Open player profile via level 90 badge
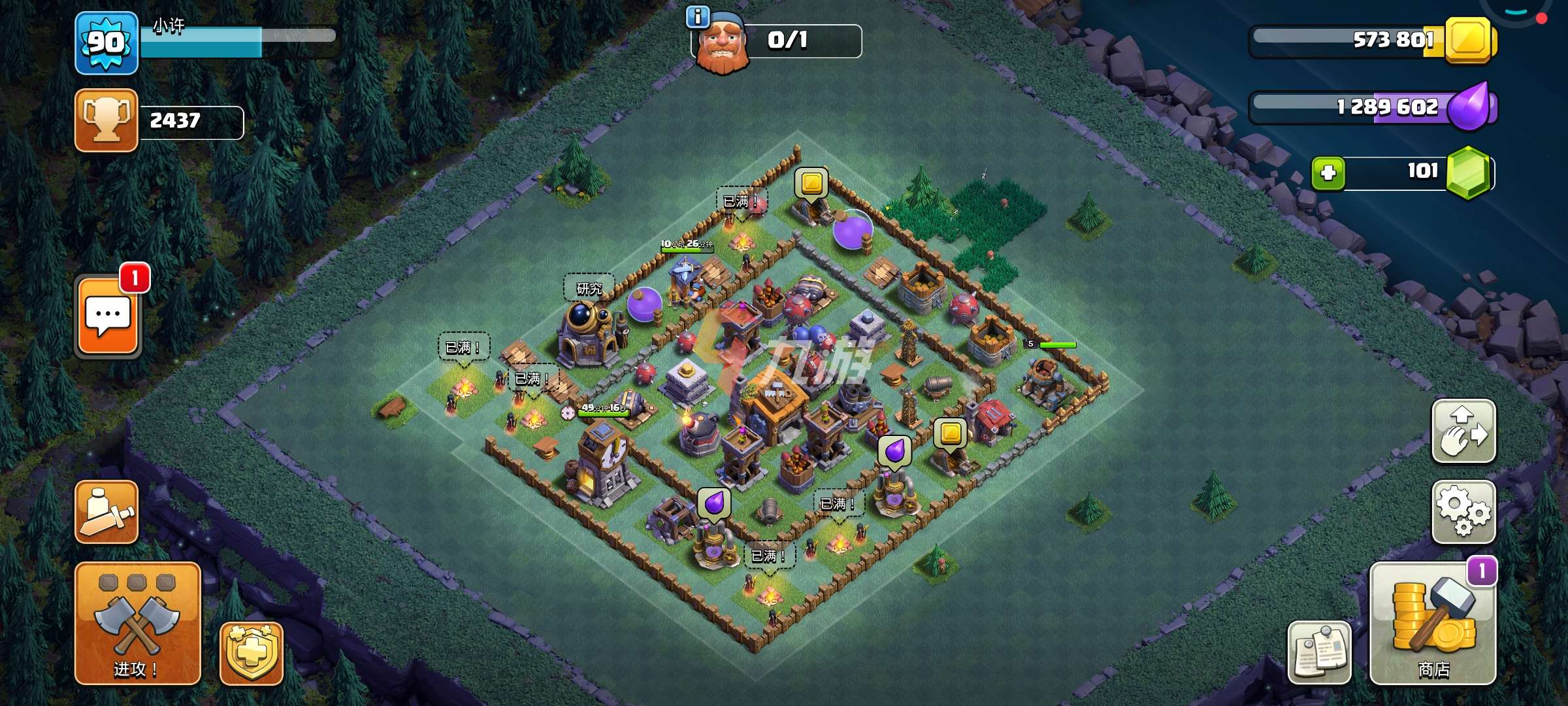Screen dimensions: 1568x706 click(x=106, y=42)
